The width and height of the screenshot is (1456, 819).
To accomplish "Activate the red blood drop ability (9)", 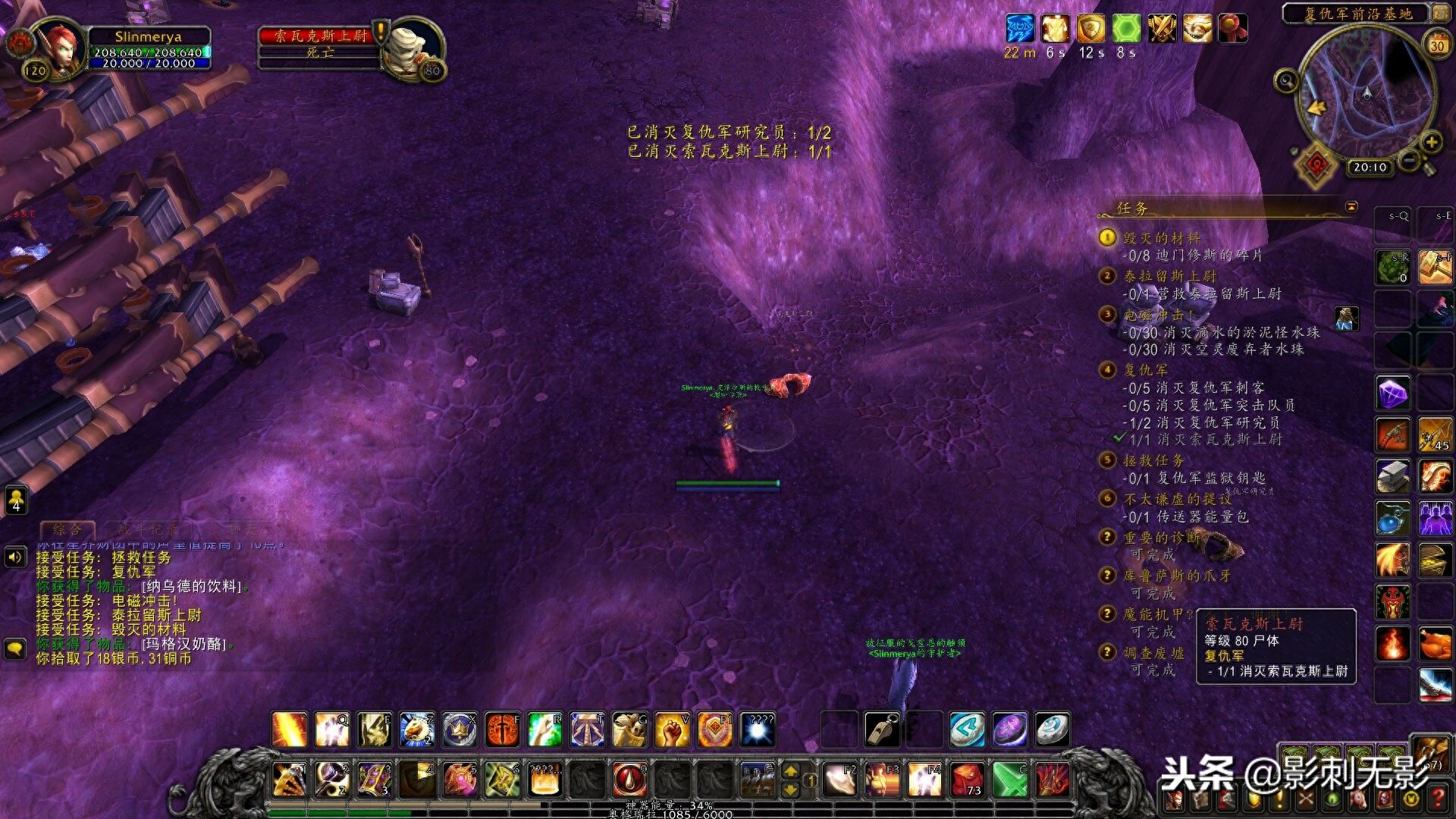I will [x=629, y=780].
